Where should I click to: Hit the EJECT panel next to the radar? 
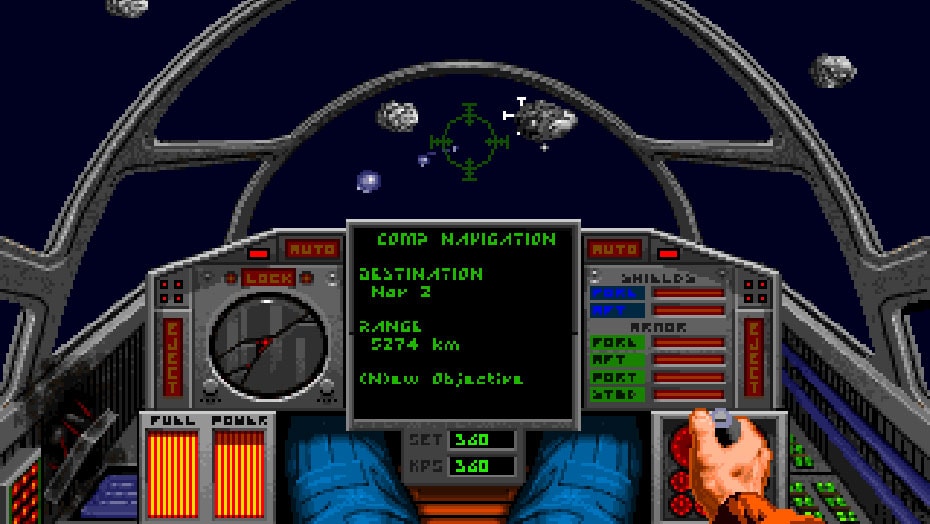click(x=173, y=356)
